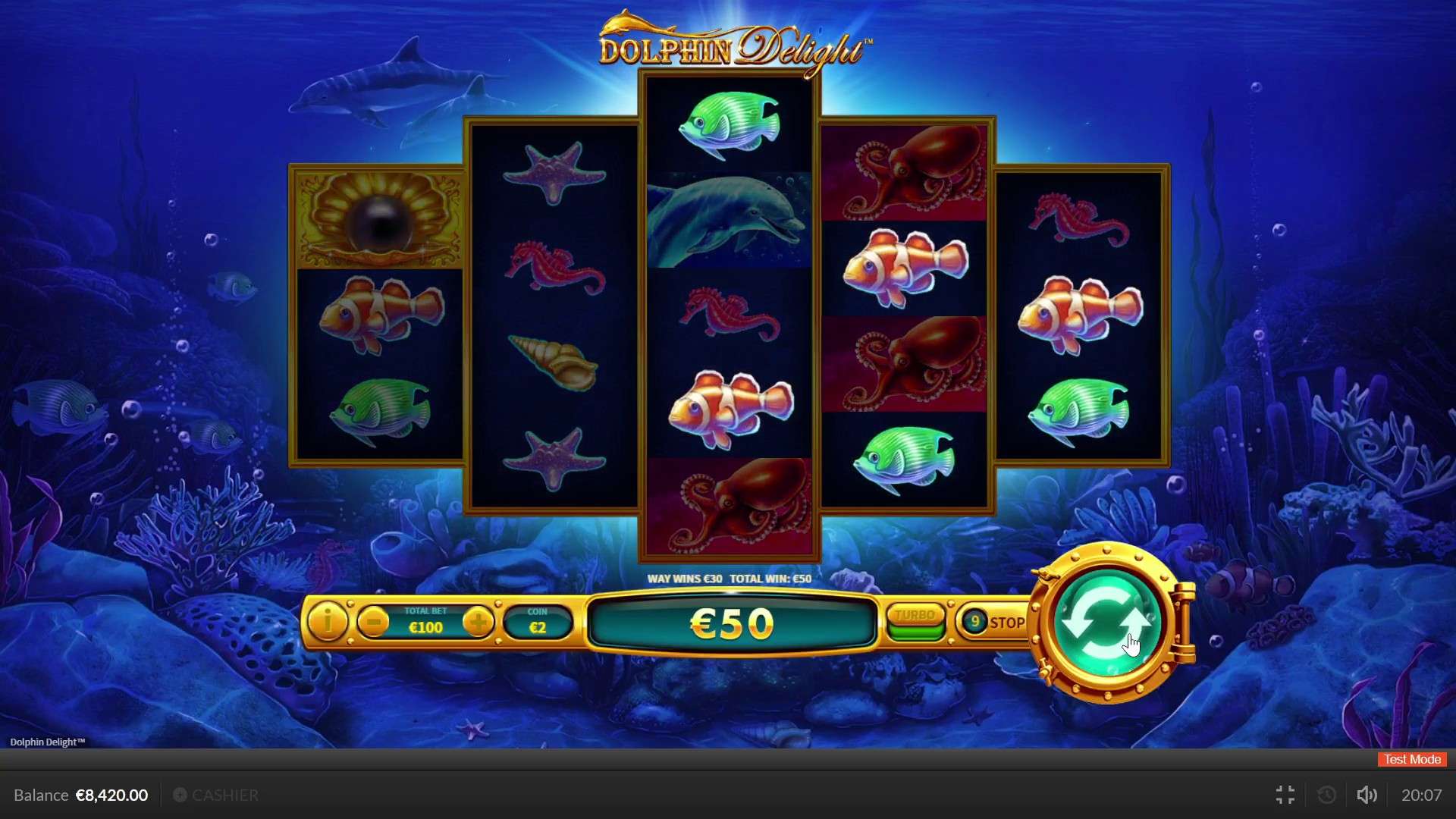The image size is (1456, 819).
Task: Click the COIN €2 value display
Action: coord(538,622)
